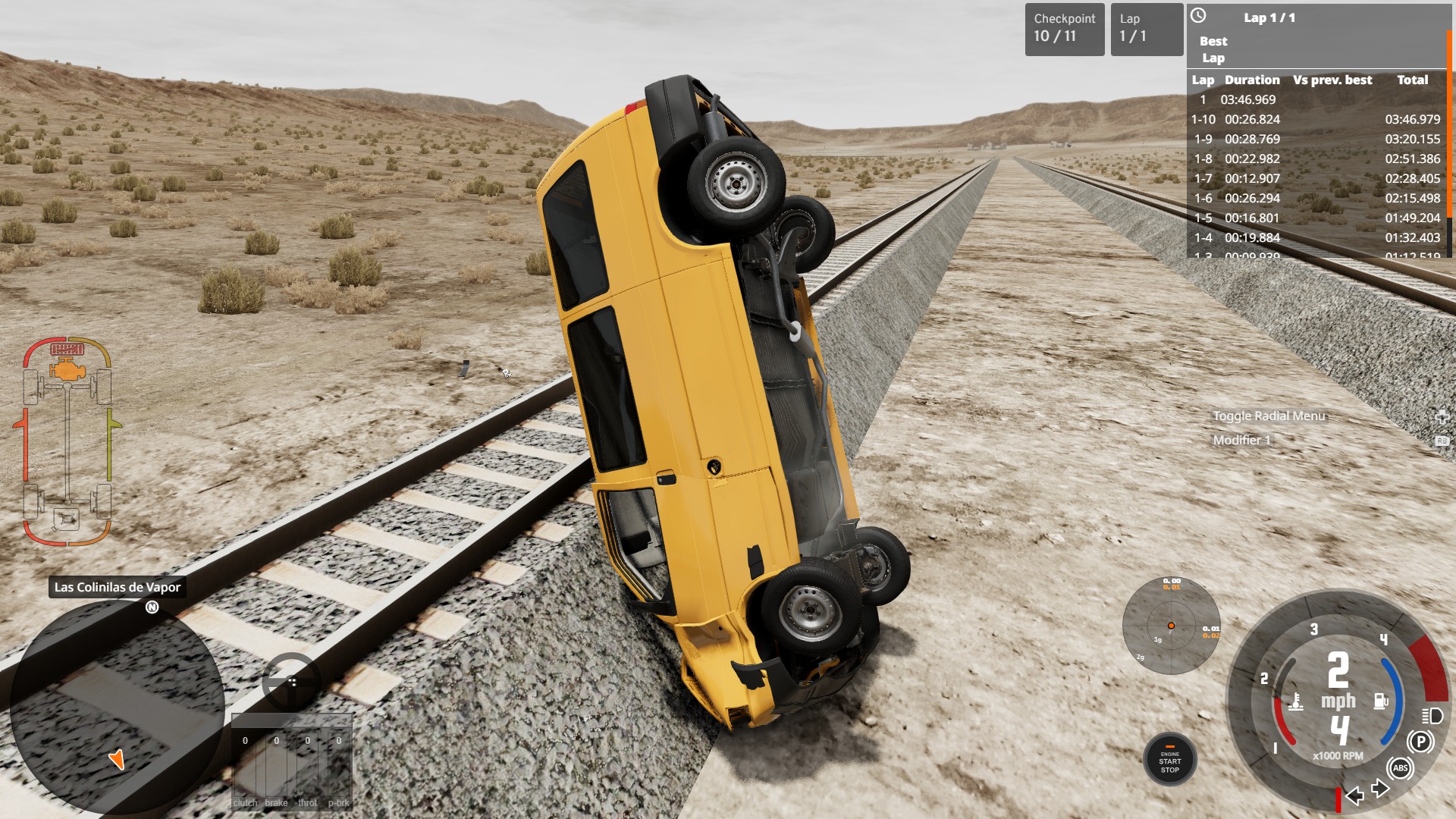Image resolution: width=1456 pixels, height=819 pixels.
Task: Click the orange engine damage icon
Action: (67, 370)
